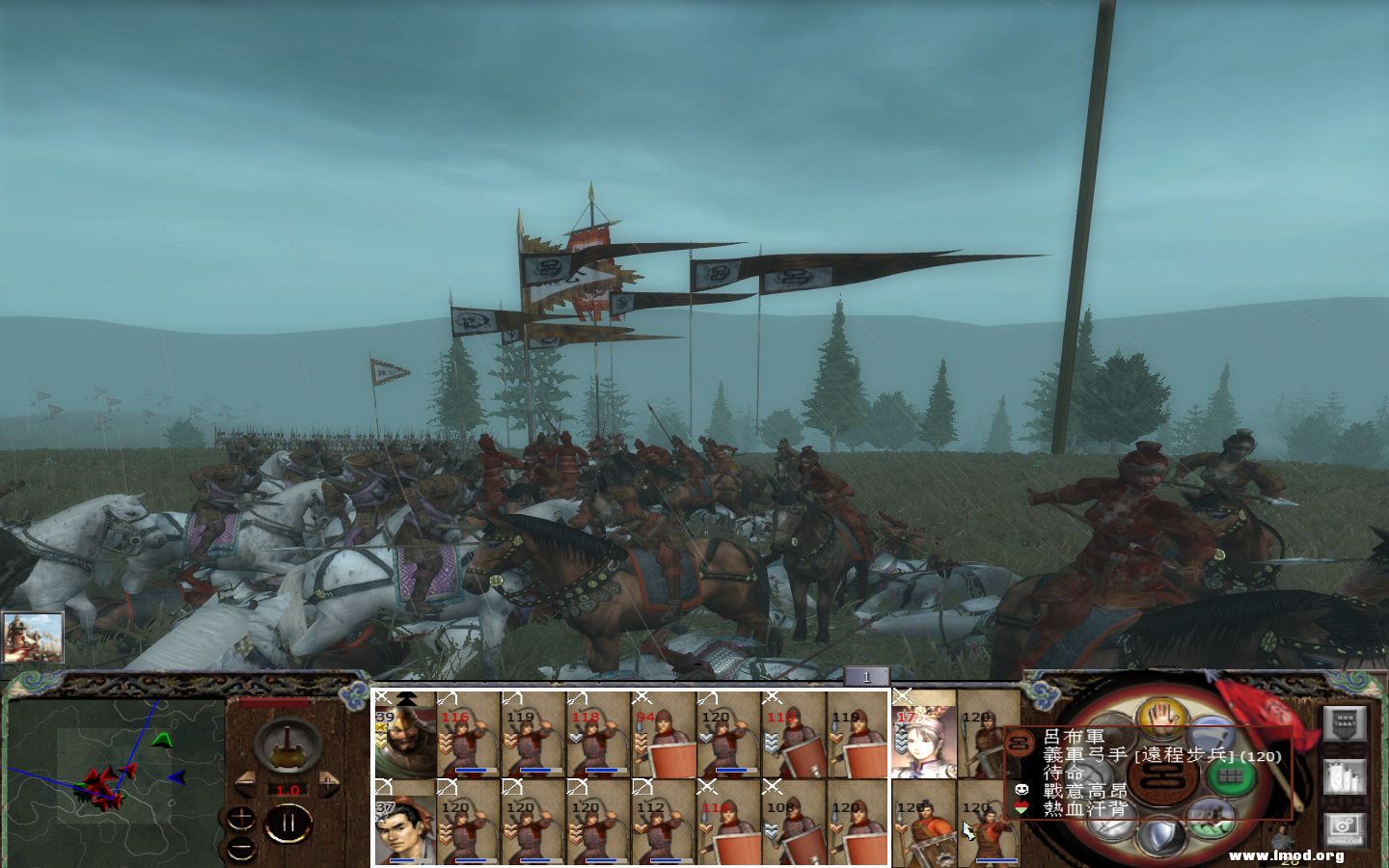The image size is (1389, 868).
Task: Zoom the minimap out with the minus button
Action: point(241,849)
